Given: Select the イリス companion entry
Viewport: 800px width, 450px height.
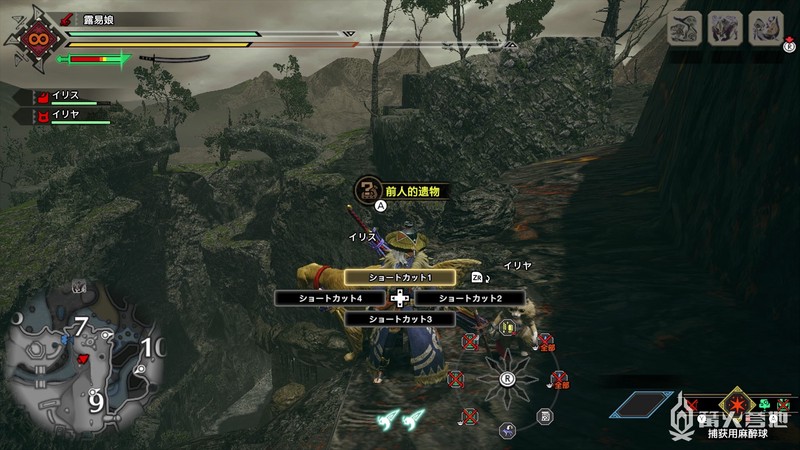Looking at the screenshot, I should (x=66, y=98).
